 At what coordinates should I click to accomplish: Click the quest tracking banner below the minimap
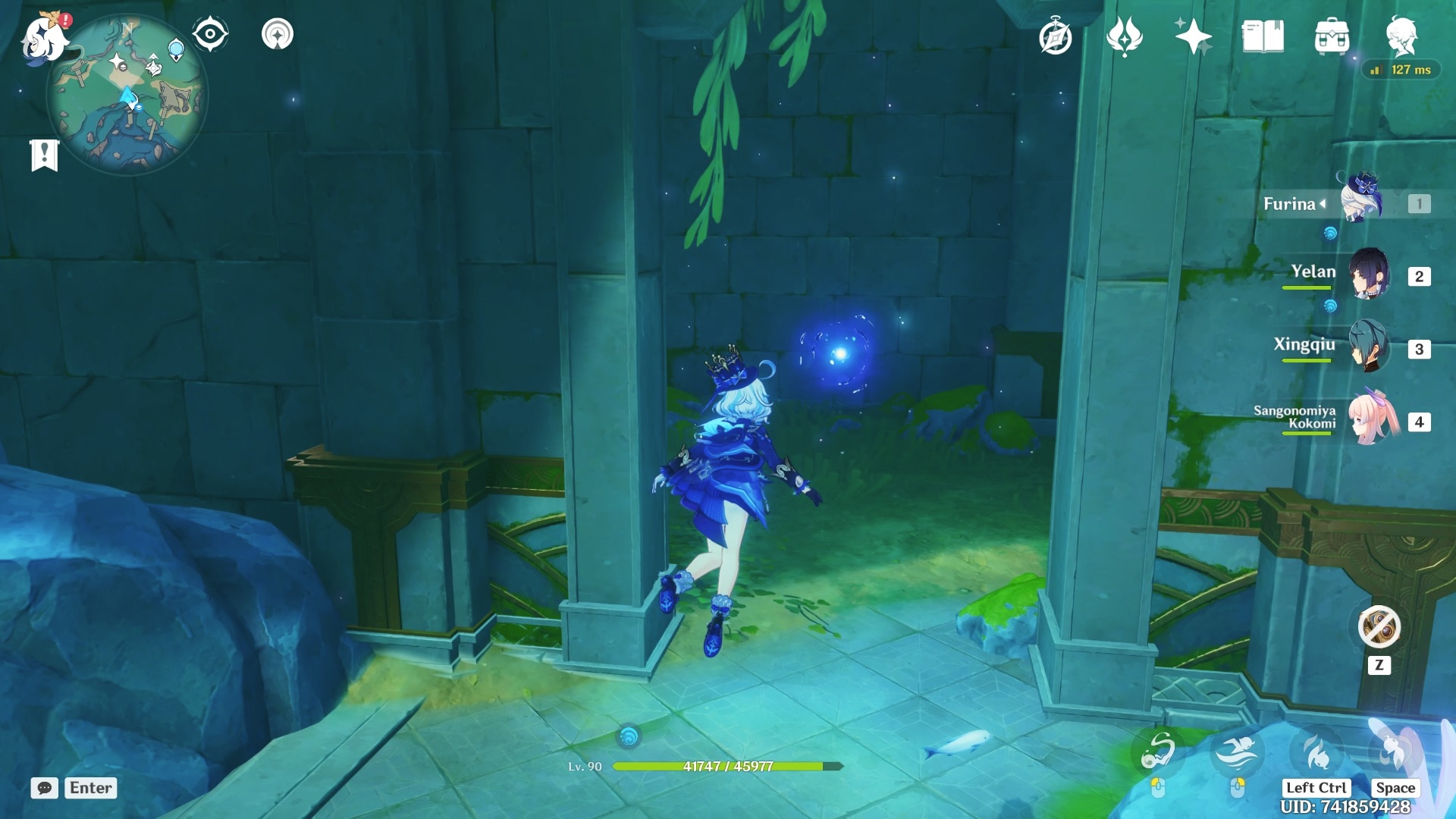coord(45,157)
